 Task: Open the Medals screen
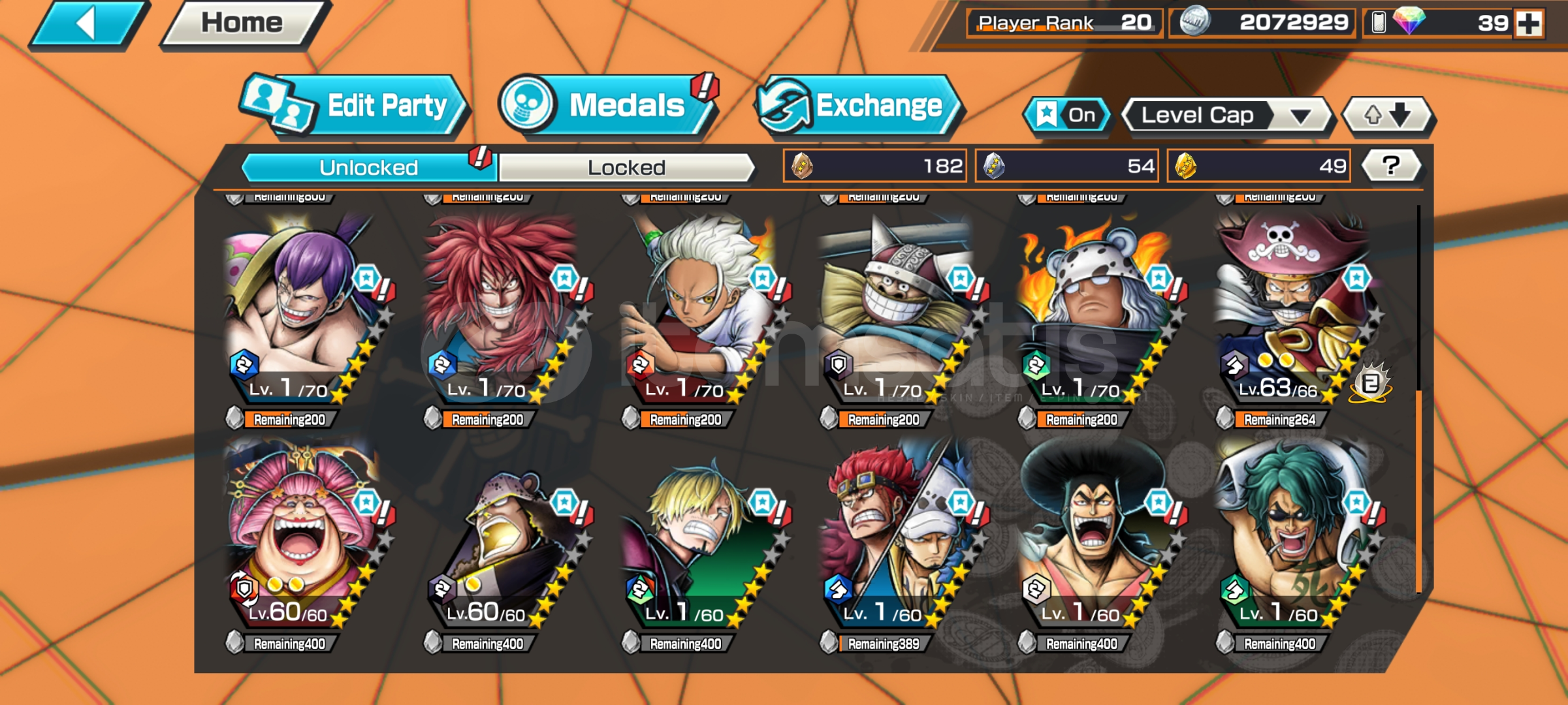click(607, 106)
